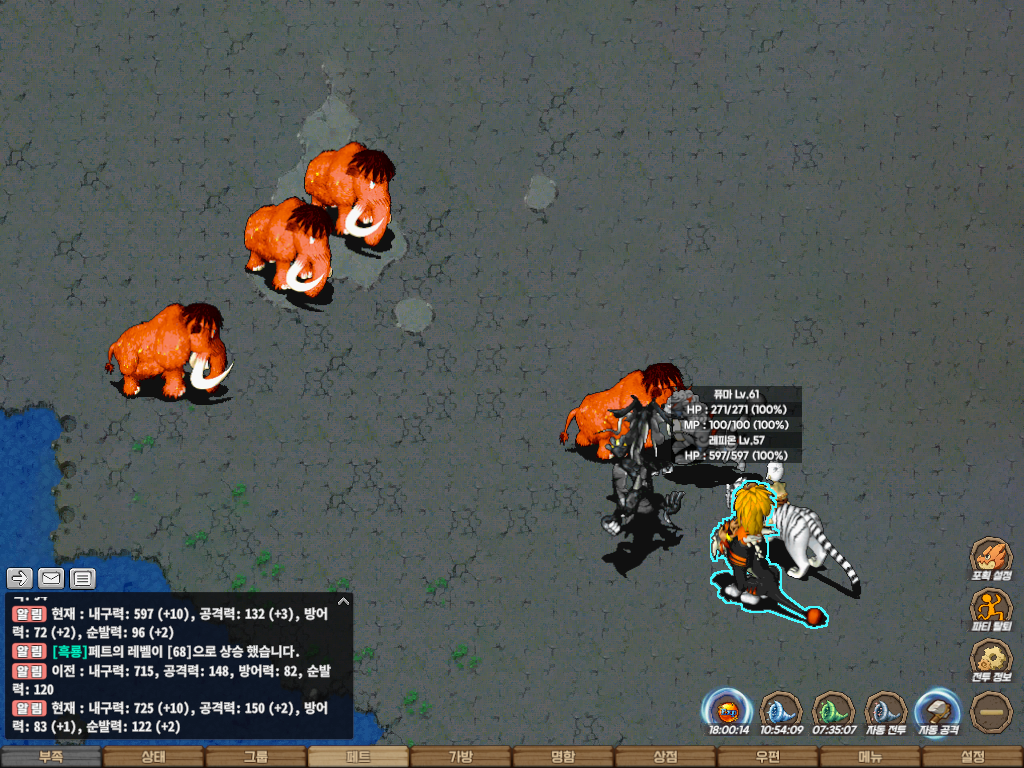Viewport: 1024px width, 768px height.
Task: Click the 파티 탈퇴 leave party icon
Action: coord(991,609)
